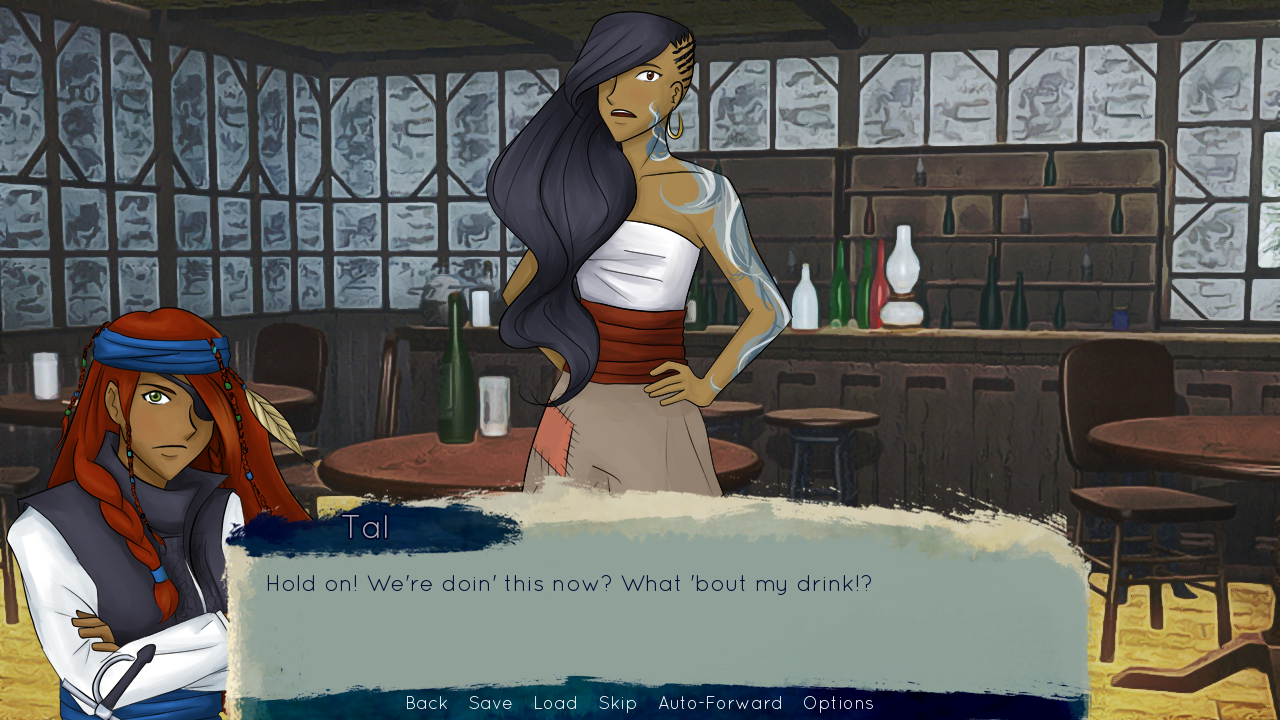
Task: Click Tal's name label
Action: pos(368,527)
